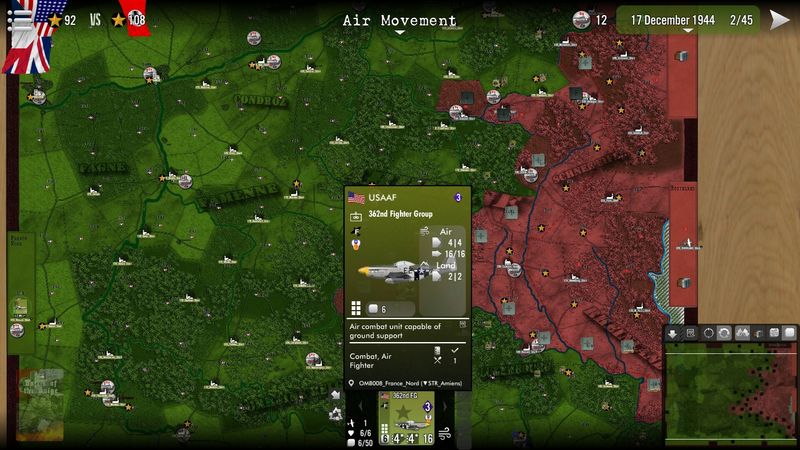800x450 pixels.
Task: Click the wind icon beside unit card
Action: pos(445,433)
